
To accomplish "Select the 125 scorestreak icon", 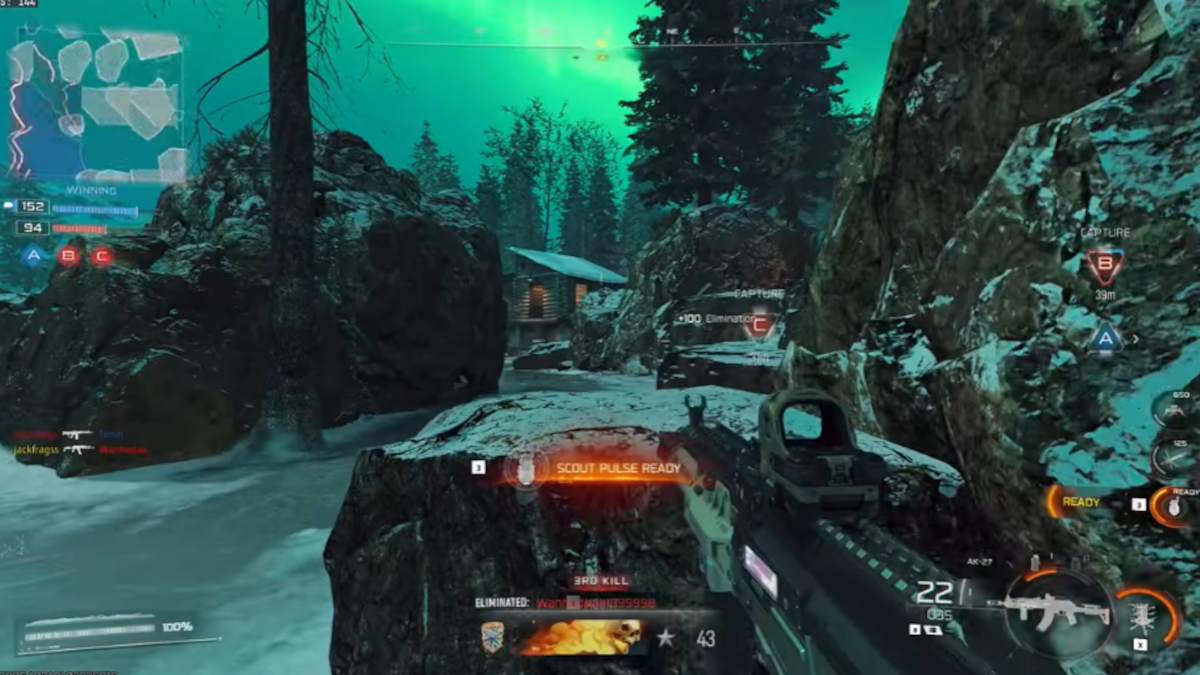I will point(1174,456).
